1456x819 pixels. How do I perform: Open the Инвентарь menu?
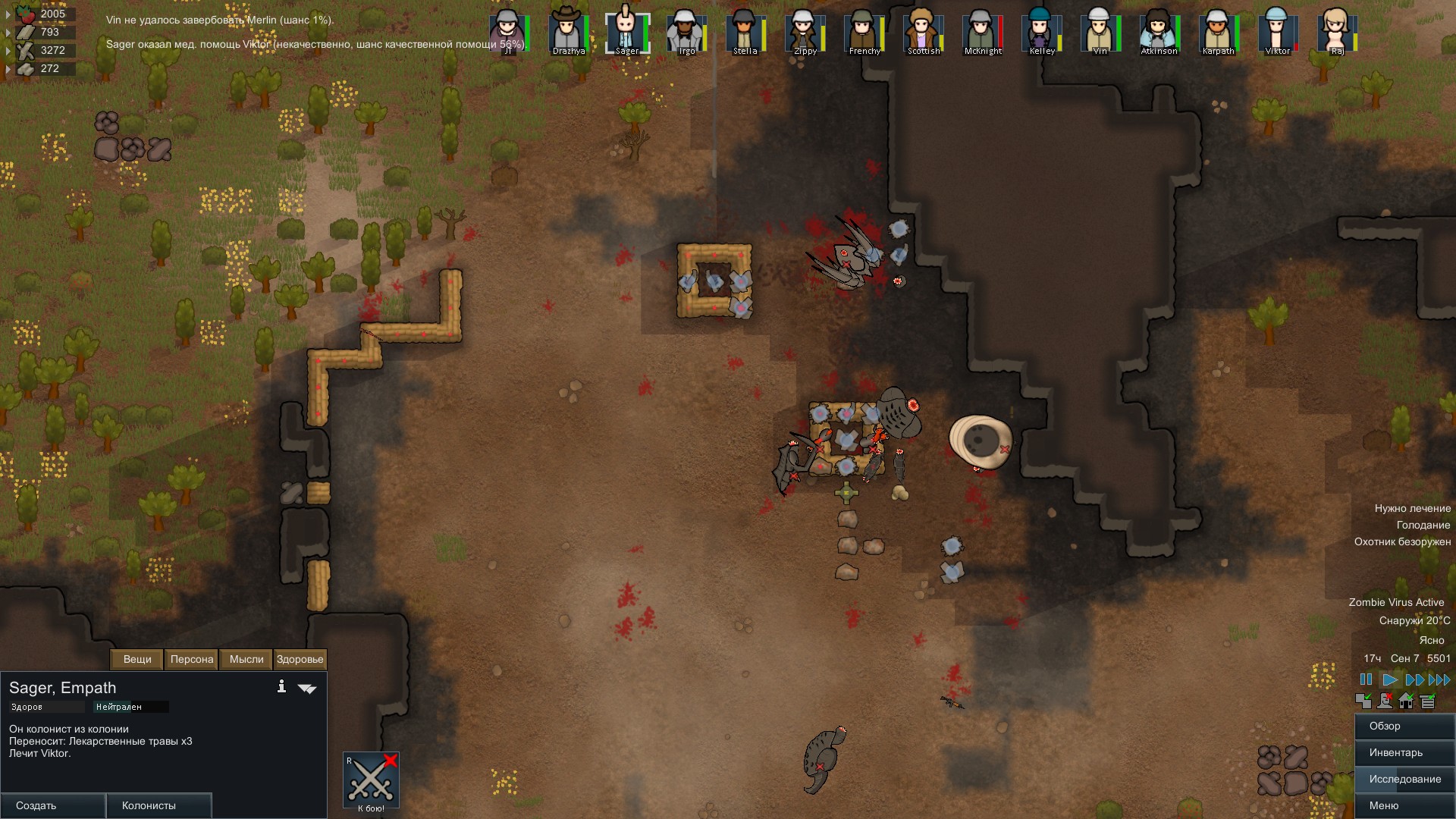[x=1404, y=753]
